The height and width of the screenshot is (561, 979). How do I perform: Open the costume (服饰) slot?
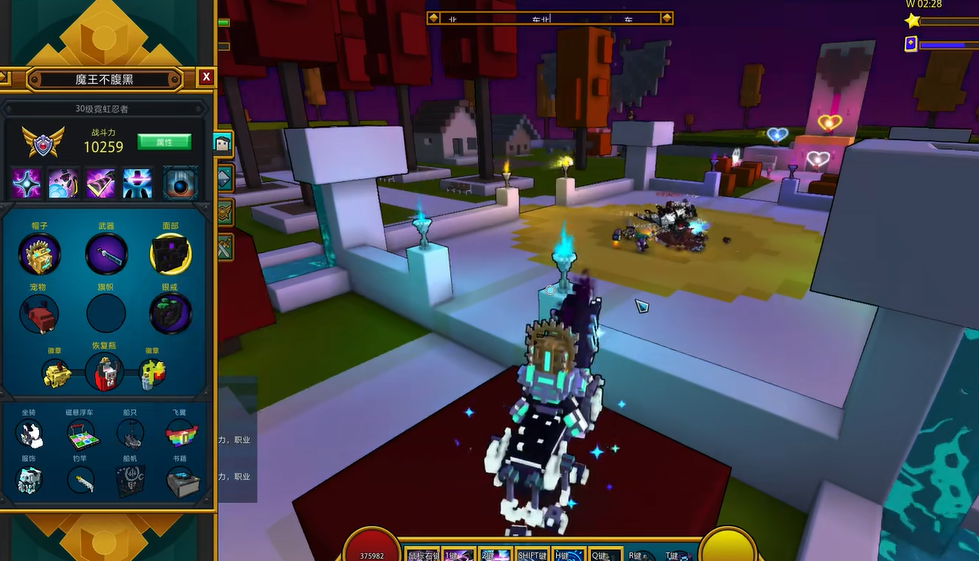tap(31, 481)
